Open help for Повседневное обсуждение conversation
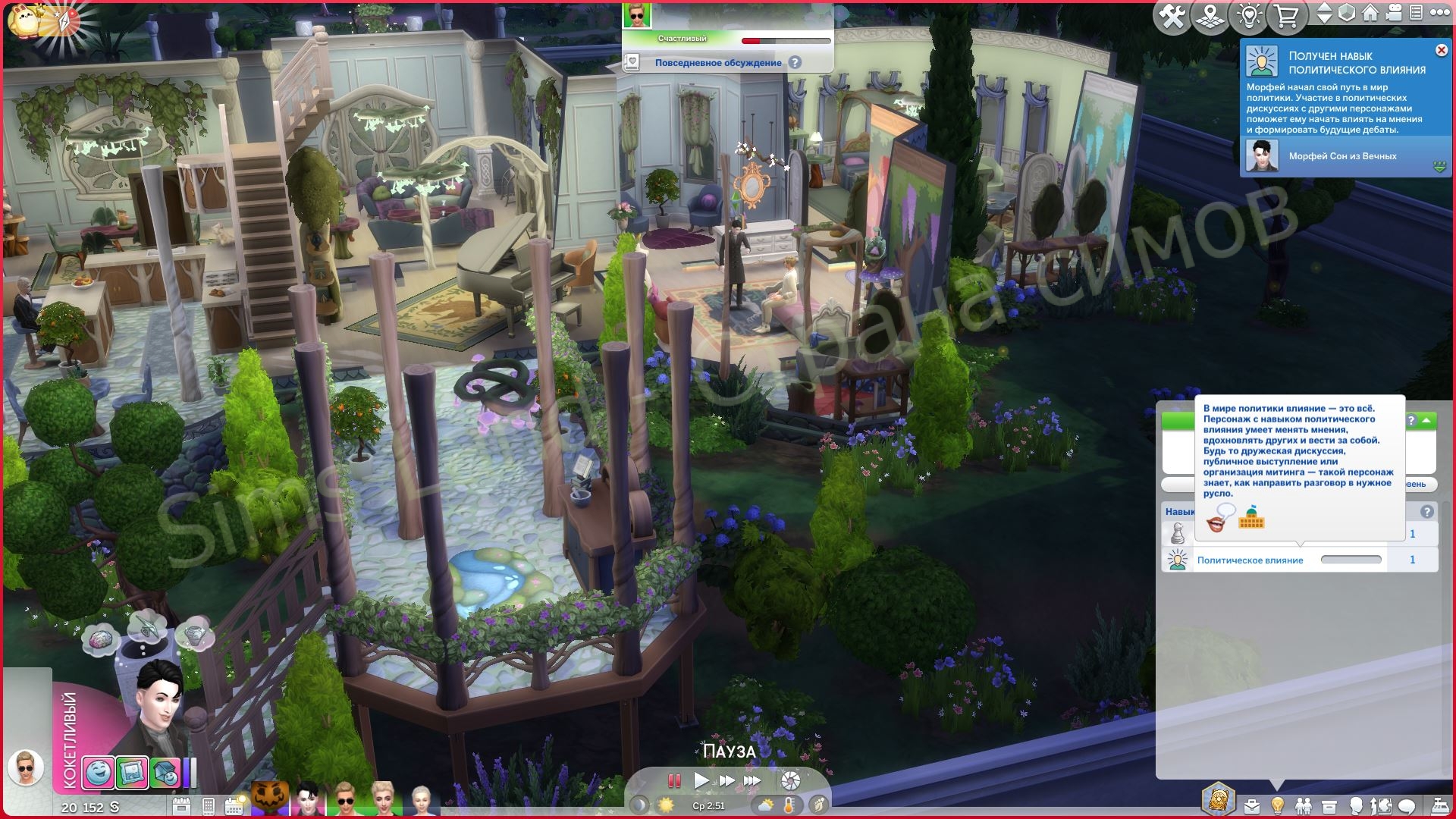Viewport: 1456px width, 819px height. [795, 63]
